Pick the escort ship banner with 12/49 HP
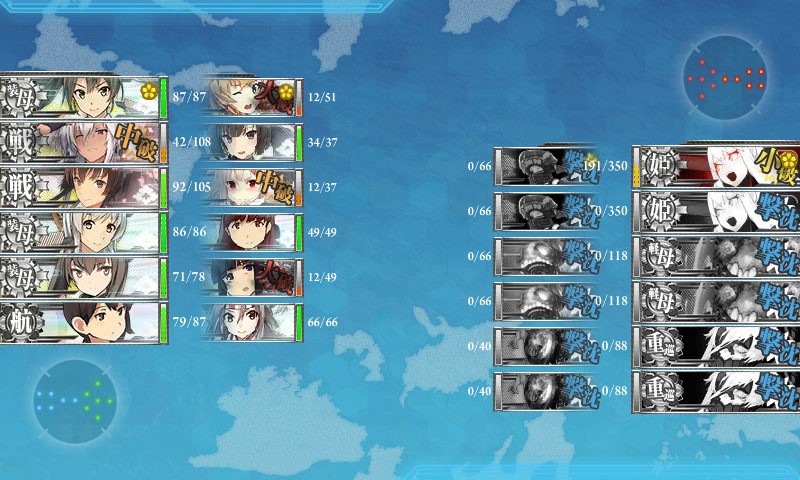Screen dimensions: 800x480 [x=250, y=277]
